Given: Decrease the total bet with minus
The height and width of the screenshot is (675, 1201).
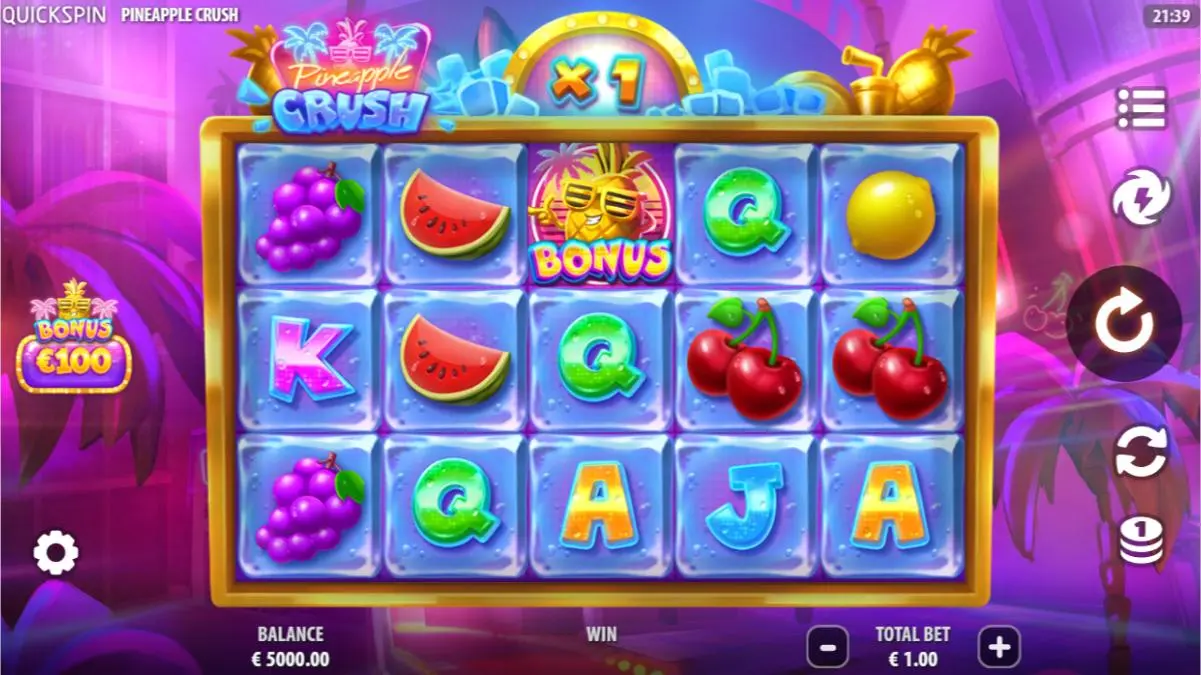Looking at the screenshot, I should (x=827, y=647).
